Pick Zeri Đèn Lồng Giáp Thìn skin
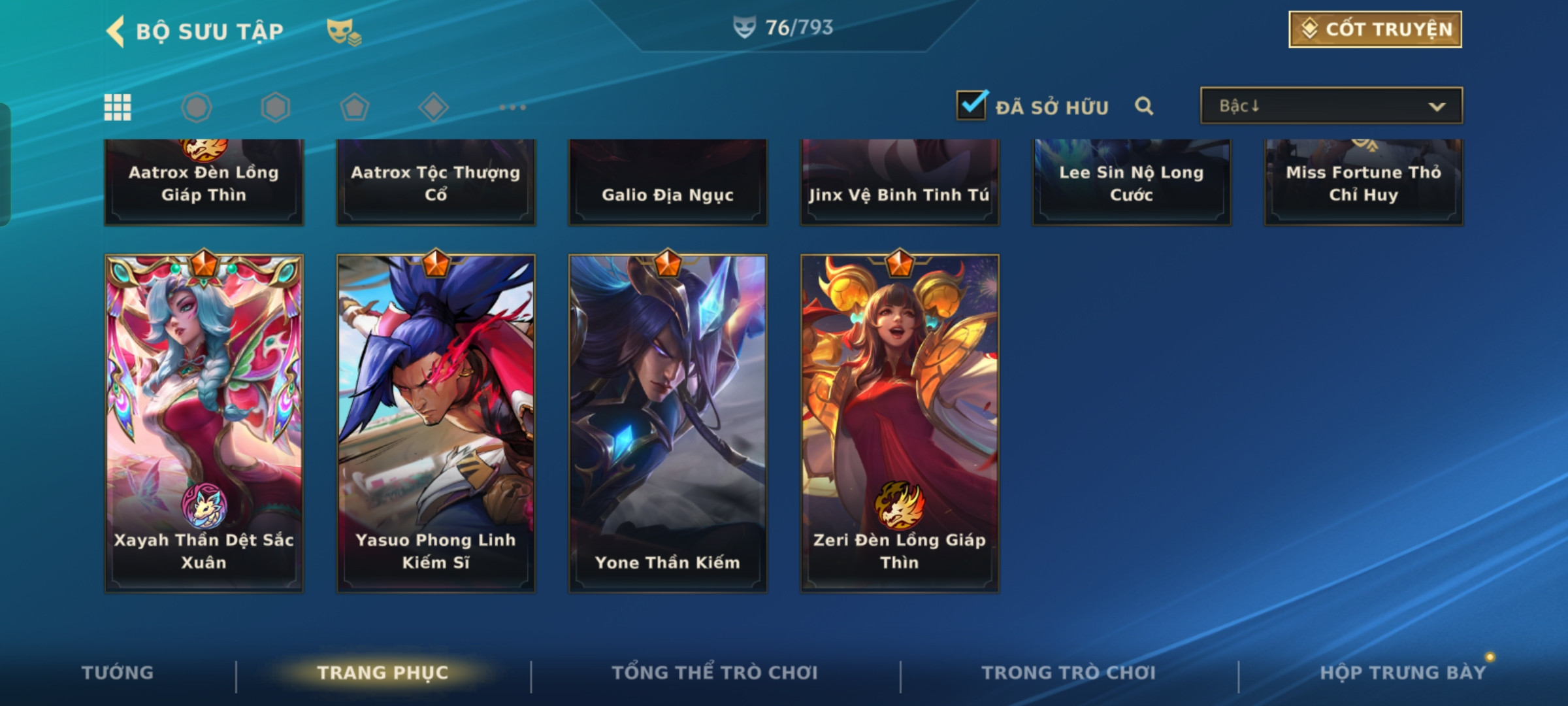 900,423
